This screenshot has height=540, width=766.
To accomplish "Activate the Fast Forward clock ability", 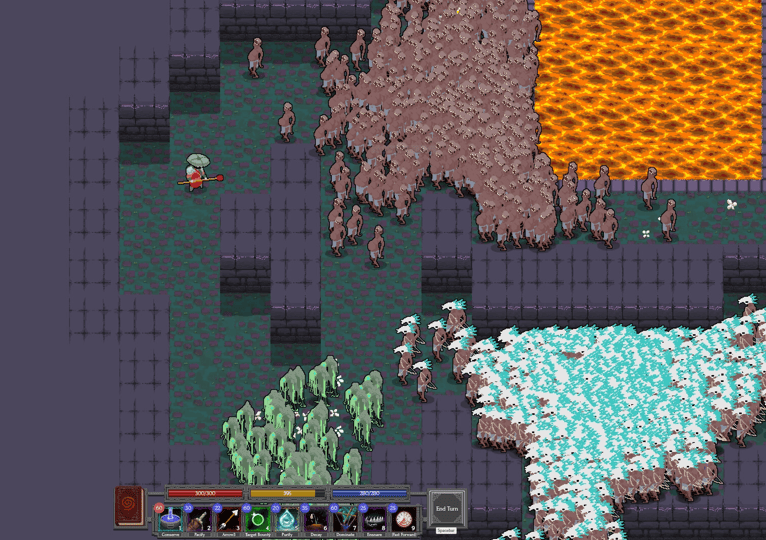I will (403, 519).
